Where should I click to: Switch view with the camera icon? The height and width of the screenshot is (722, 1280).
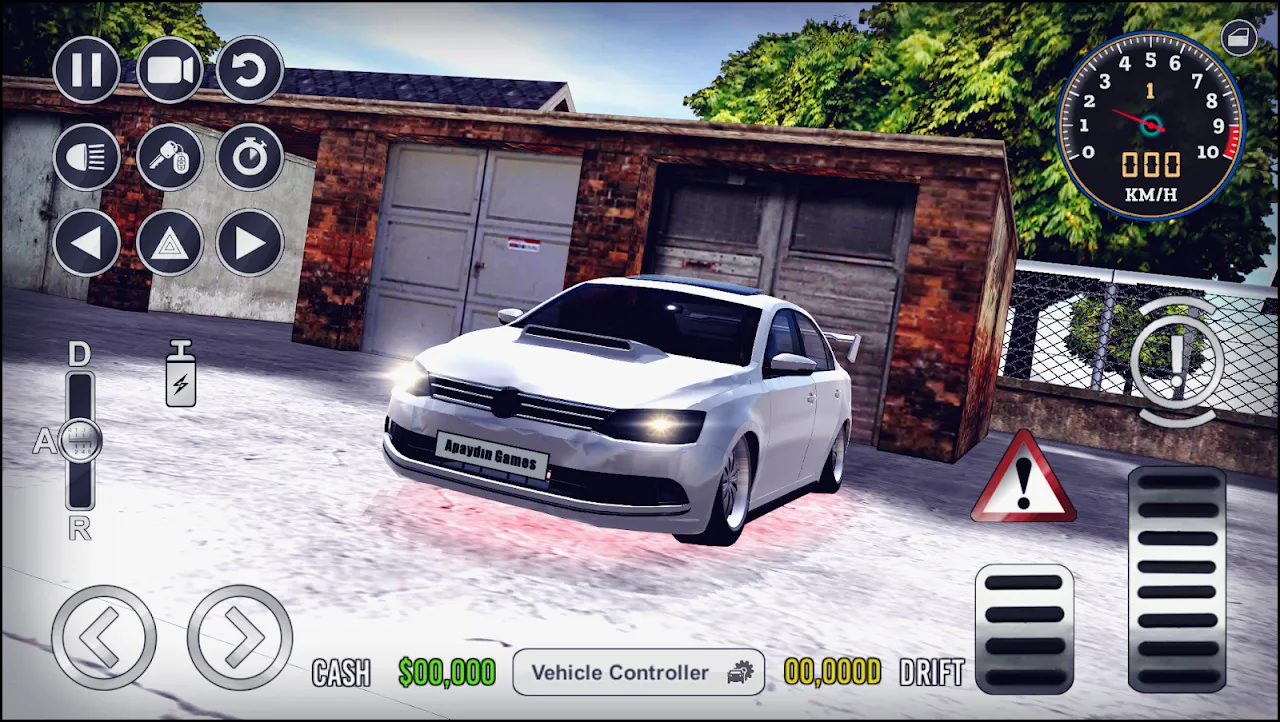pyautogui.click(x=170, y=70)
